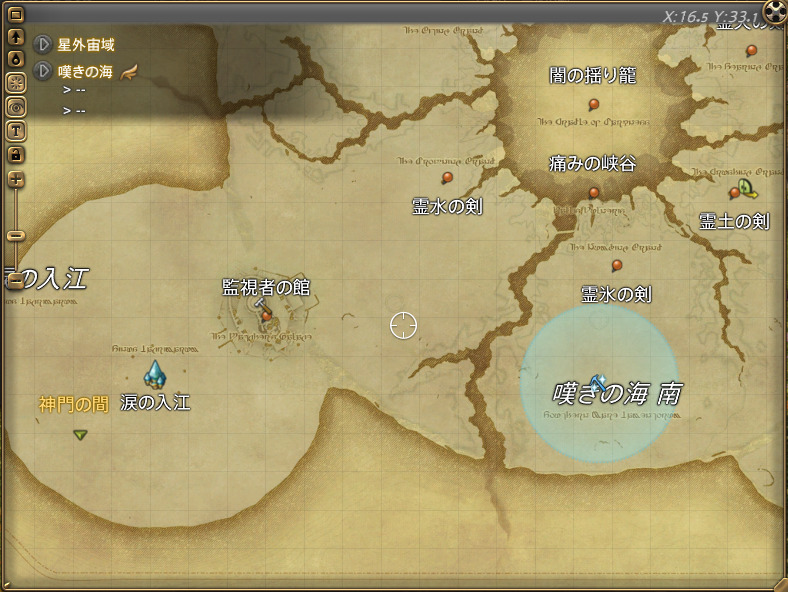Click the window size toggle button

[16, 16]
